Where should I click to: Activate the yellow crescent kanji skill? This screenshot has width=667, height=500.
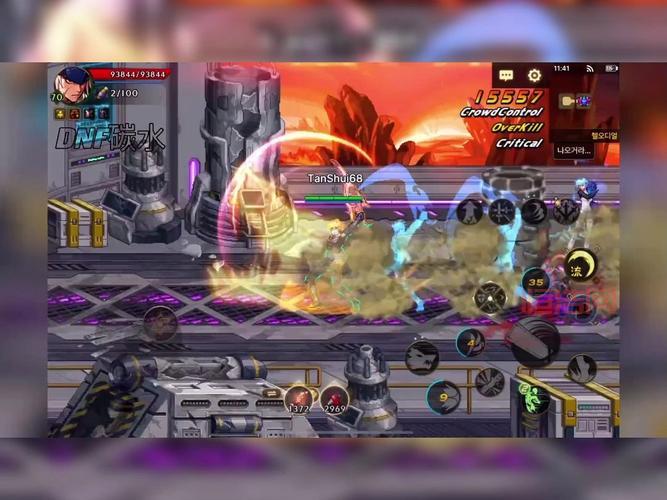[x=579, y=266]
